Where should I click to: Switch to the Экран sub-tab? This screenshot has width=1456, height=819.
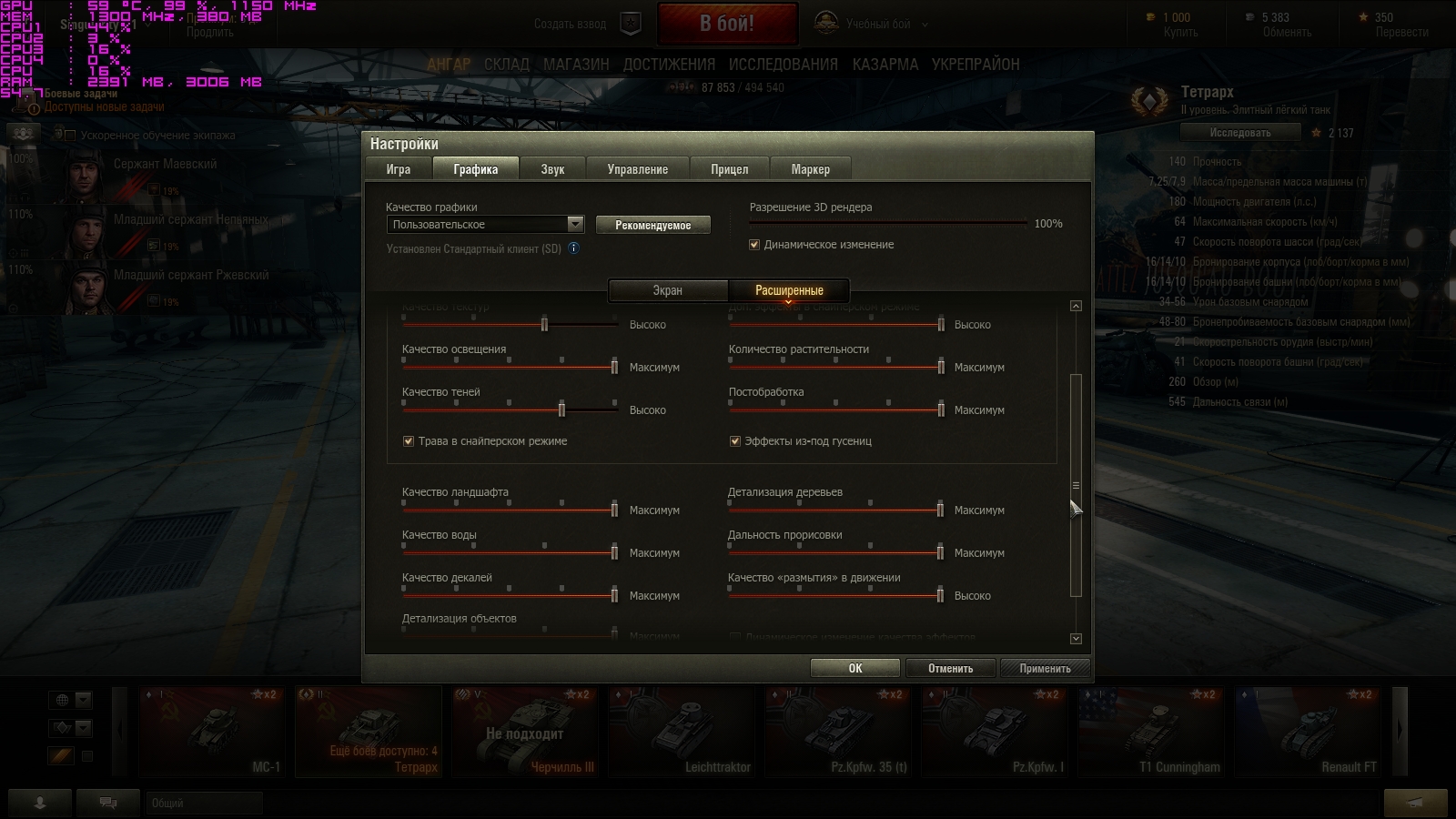667,290
